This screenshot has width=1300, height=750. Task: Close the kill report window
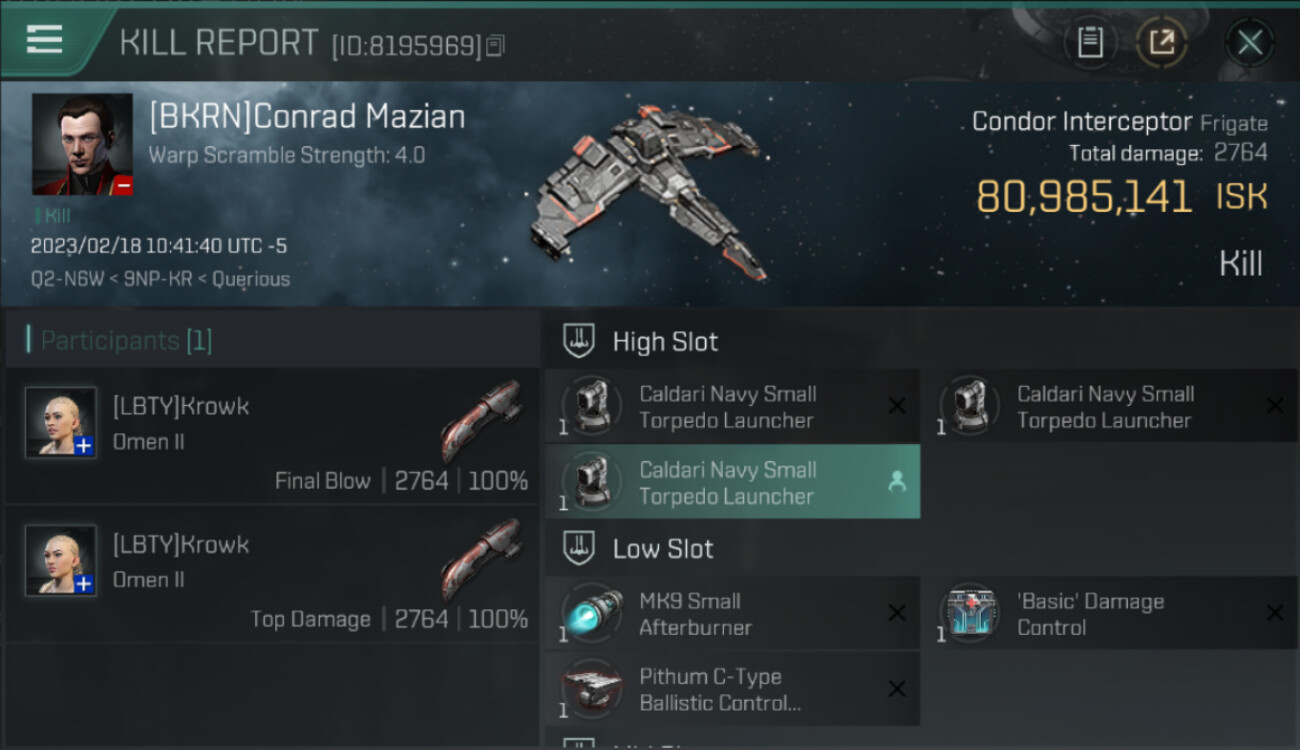[x=1249, y=42]
